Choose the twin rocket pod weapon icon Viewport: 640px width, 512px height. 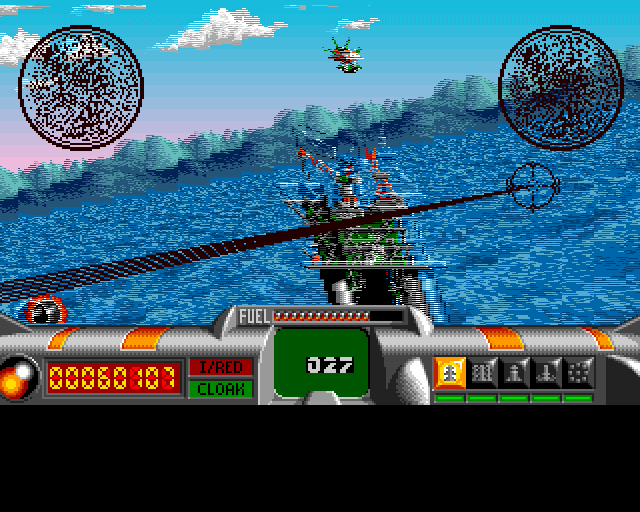click(x=482, y=372)
